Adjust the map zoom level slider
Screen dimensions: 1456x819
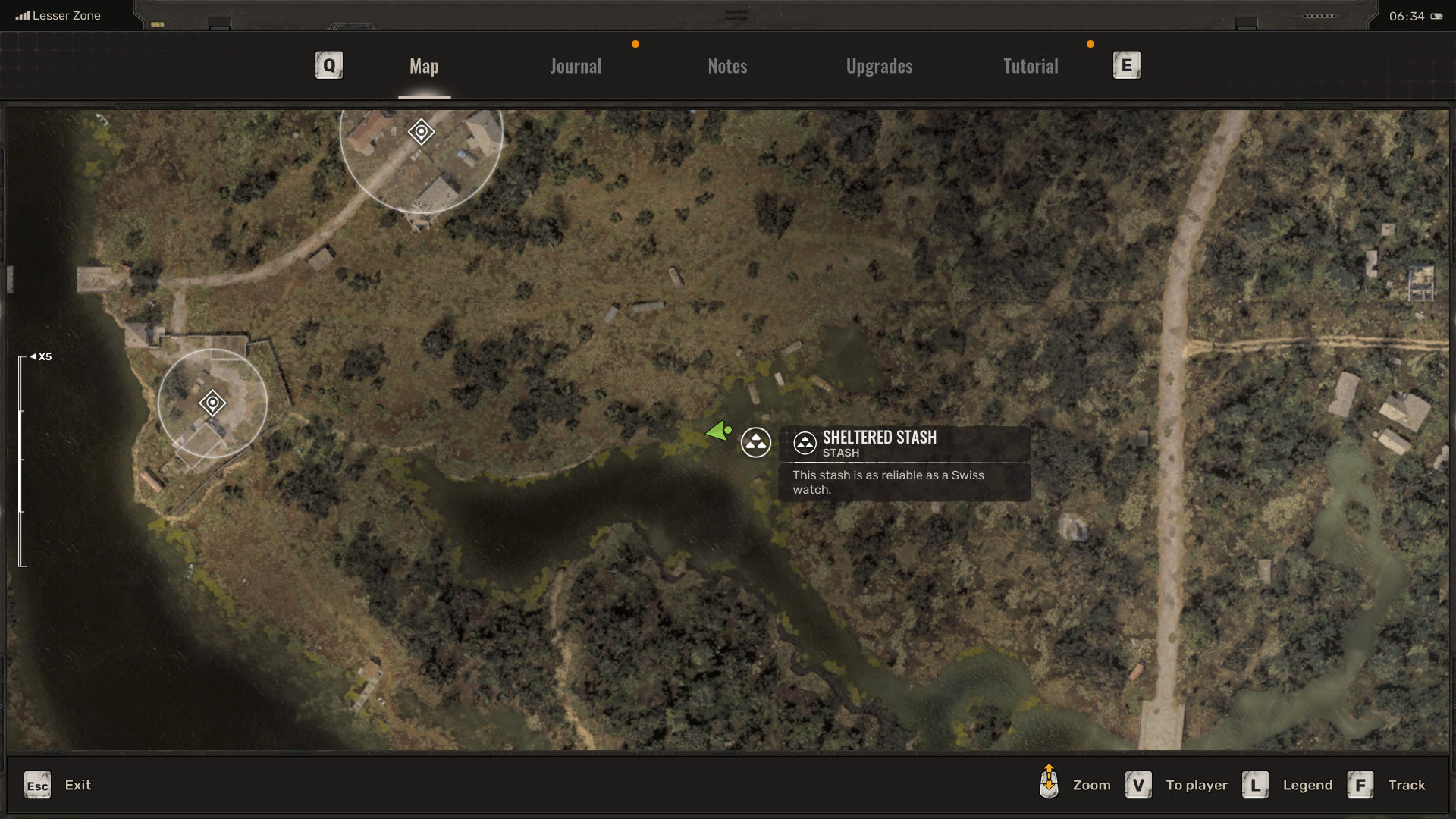pyautogui.click(x=21, y=460)
